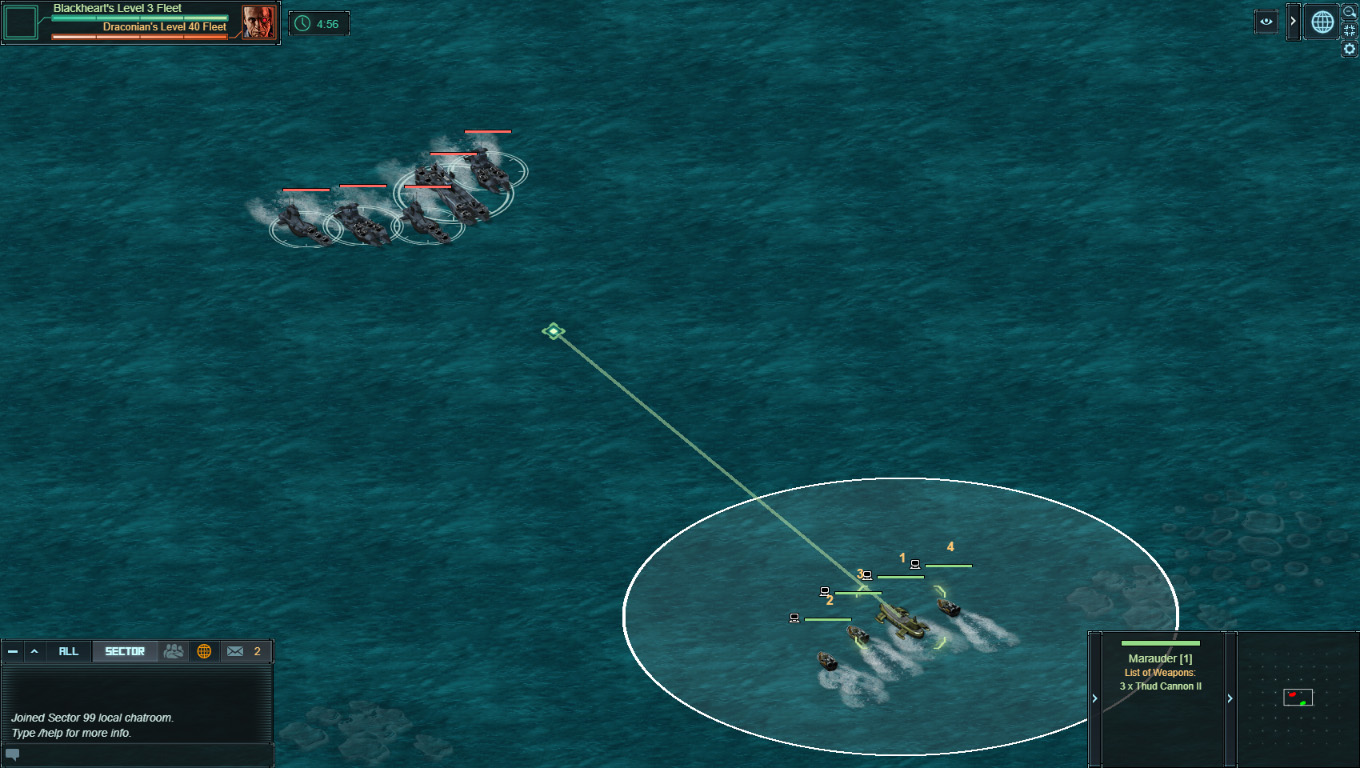The height and width of the screenshot is (768, 1360).
Task: Toggle fullscreen with the arrows icon
Action: tap(1349, 30)
